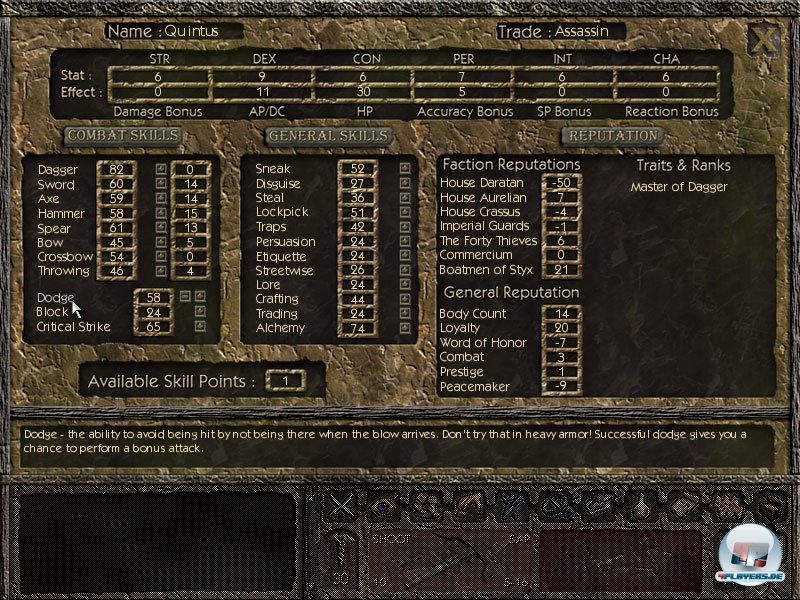800x600 pixels.
Task: Add a point to the Bow skill
Action: tap(161, 242)
